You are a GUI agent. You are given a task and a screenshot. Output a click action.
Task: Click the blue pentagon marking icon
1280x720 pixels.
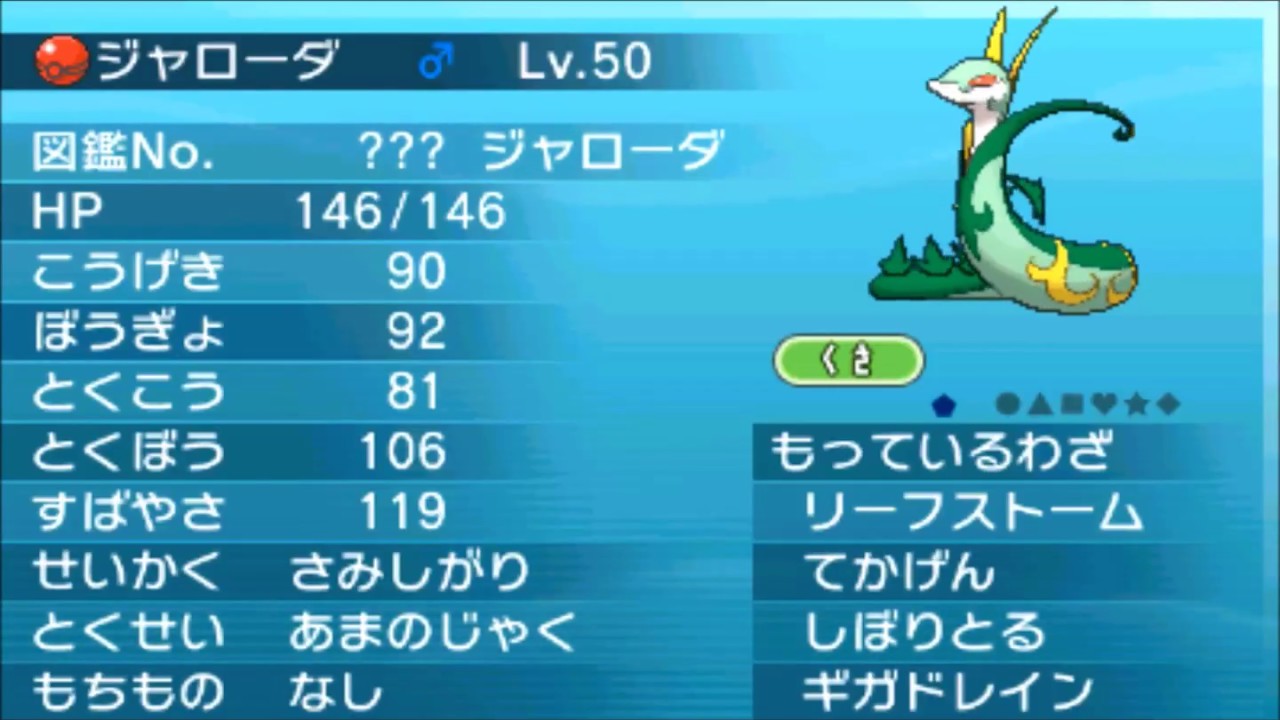[943, 404]
